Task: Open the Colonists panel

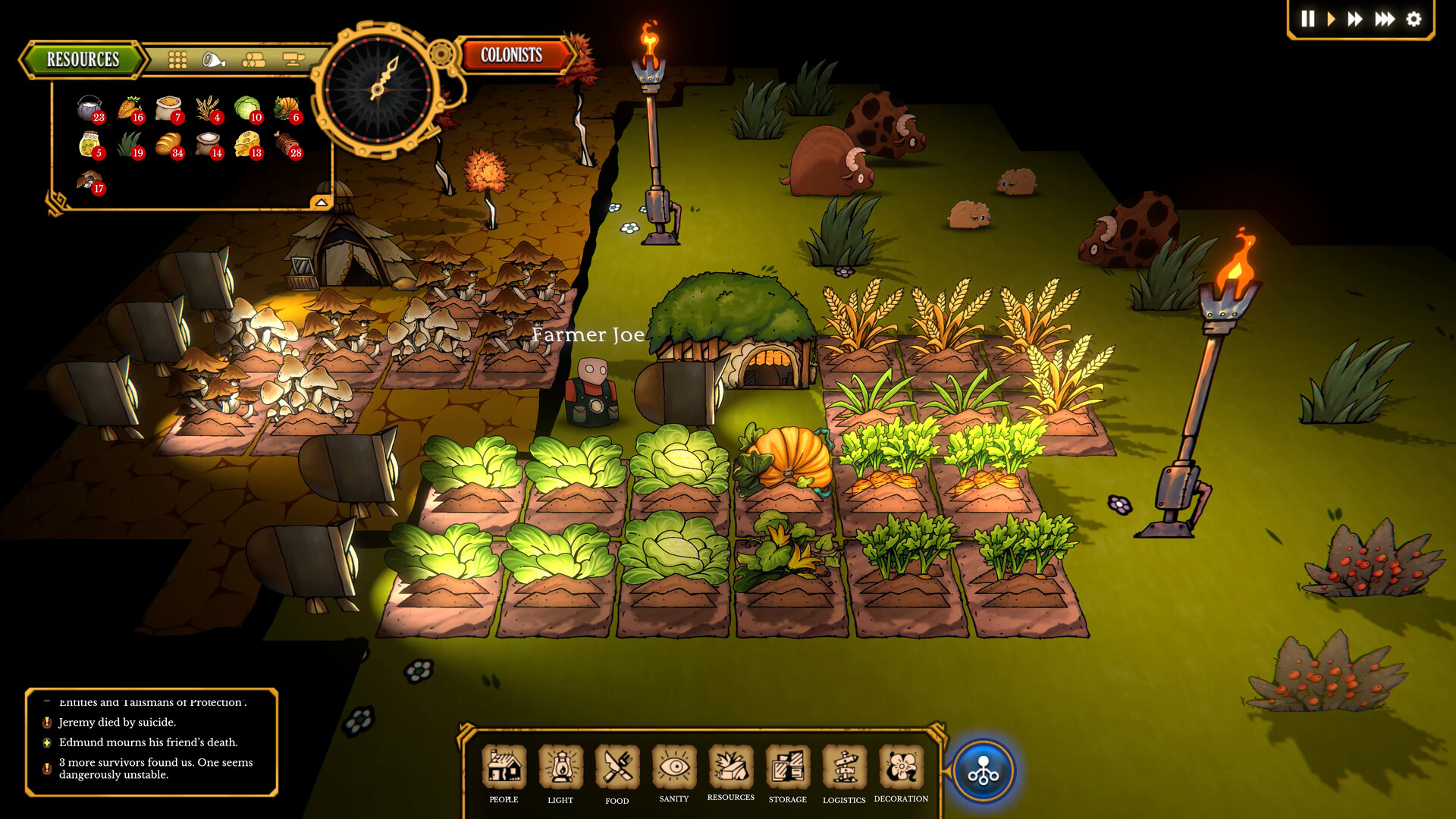Action: coord(512,55)
